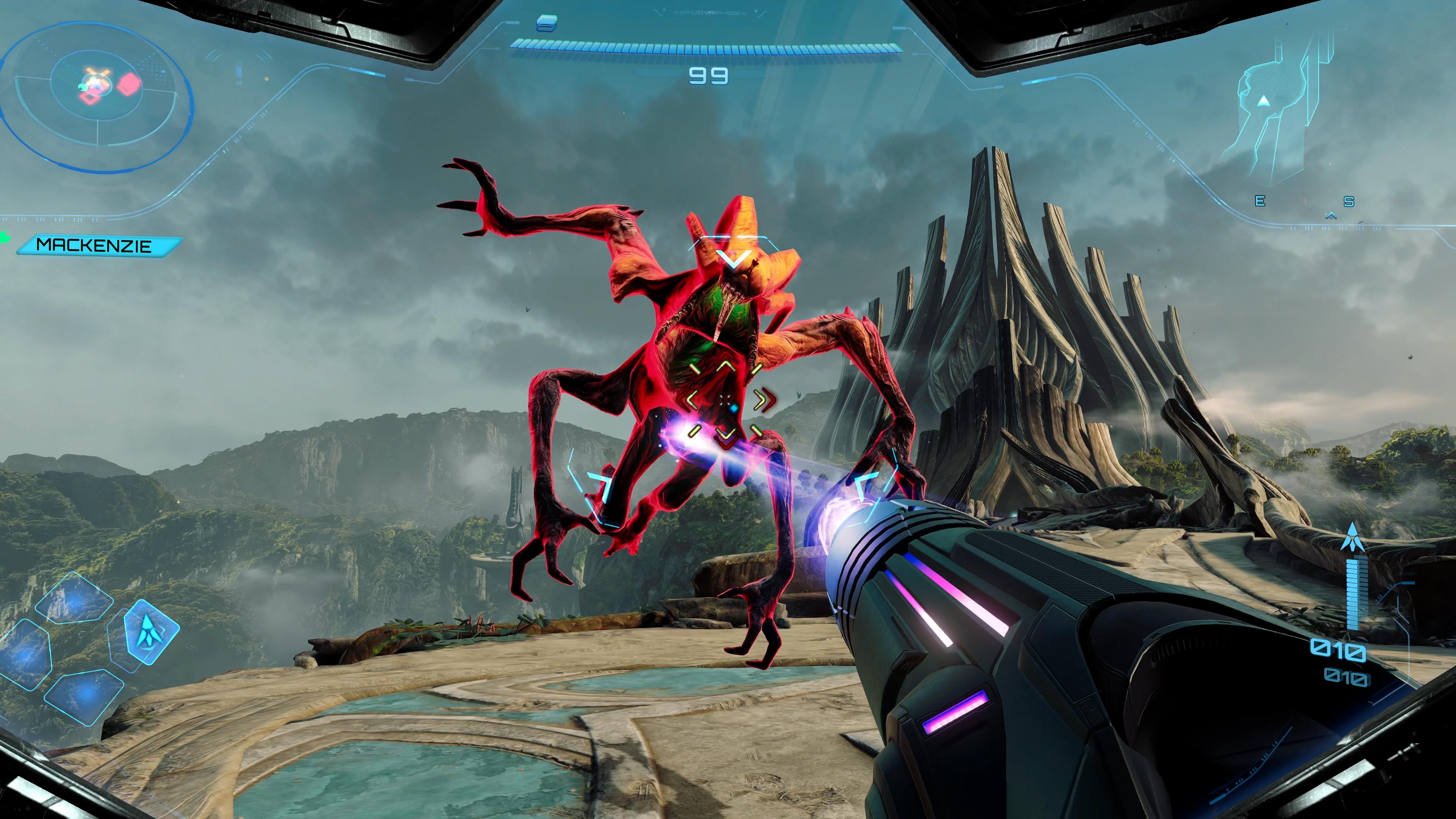1456x819 pixels.
Task: Click the lower 010 reserve ammo readout
Action: coord(1348,677)
